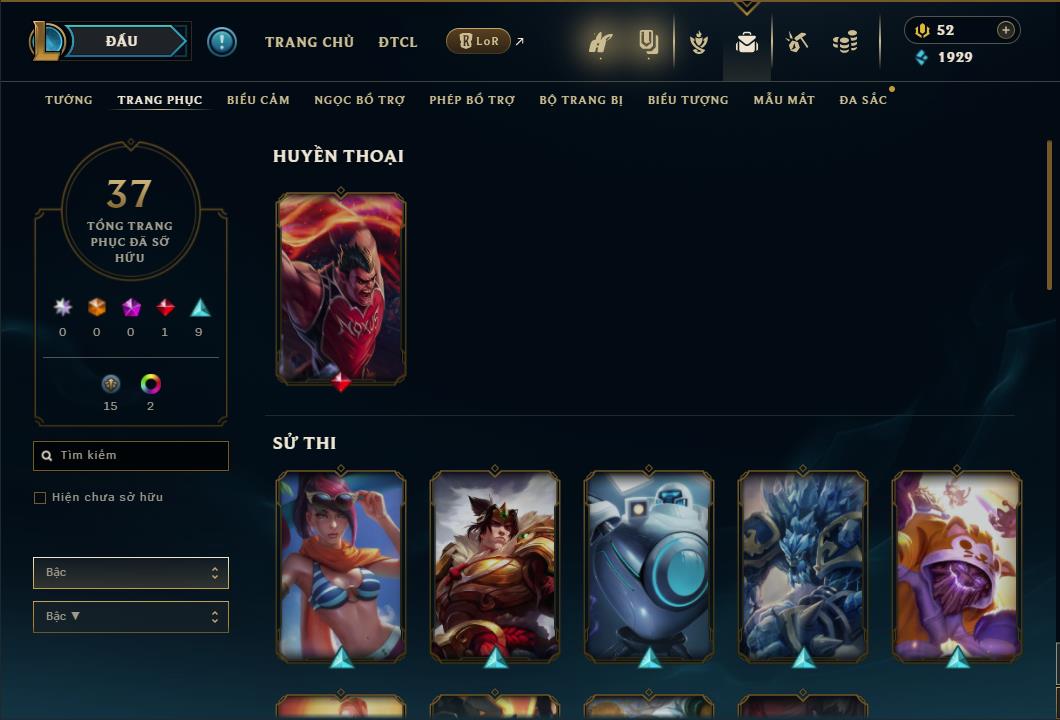Open the BỘ TRANG BỊ tab
The width and height of the screenshot is (1060, 720).
(581, 100)
